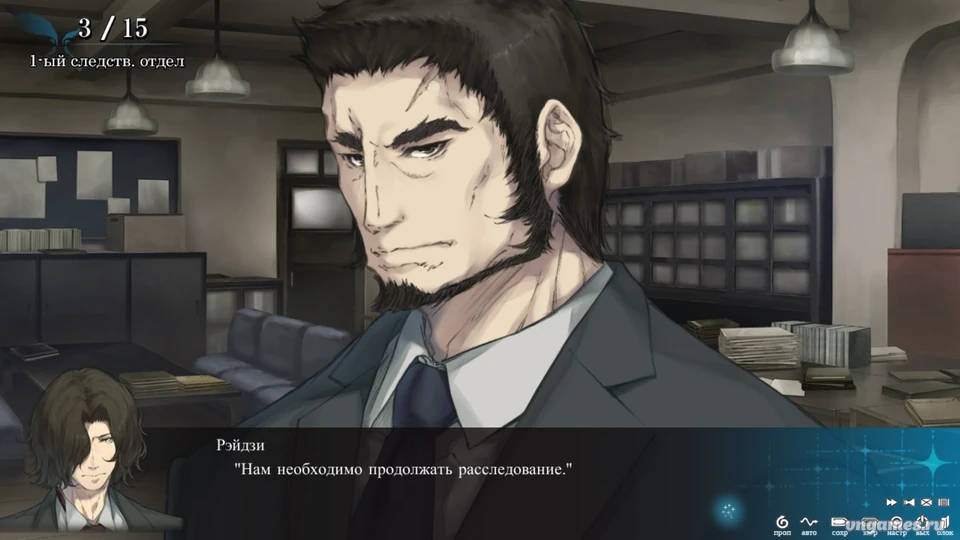960x540 pixels.
Task: Enable auto-play with the 'авто' button
Action: pos(809,522)
